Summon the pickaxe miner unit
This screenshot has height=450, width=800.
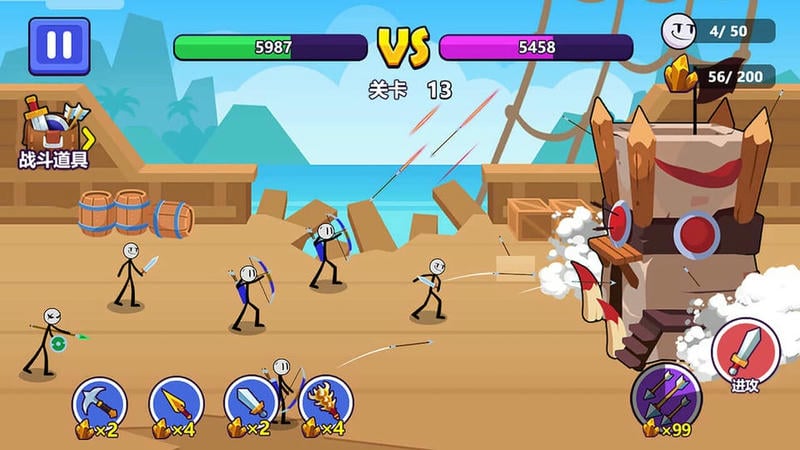click(99, 403)
